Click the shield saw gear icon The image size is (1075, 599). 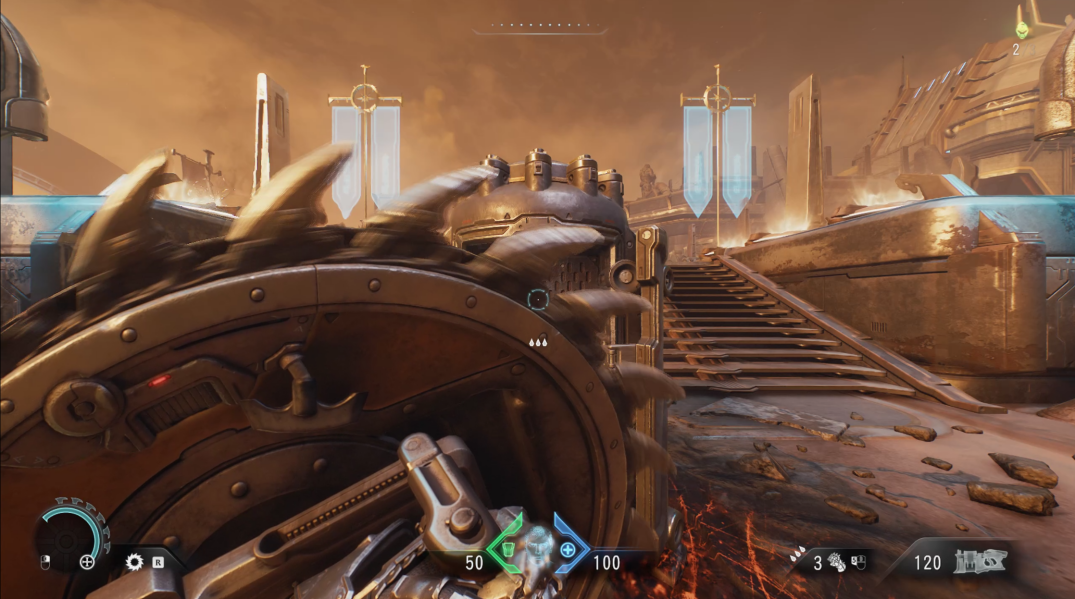[x=134, y=562]
